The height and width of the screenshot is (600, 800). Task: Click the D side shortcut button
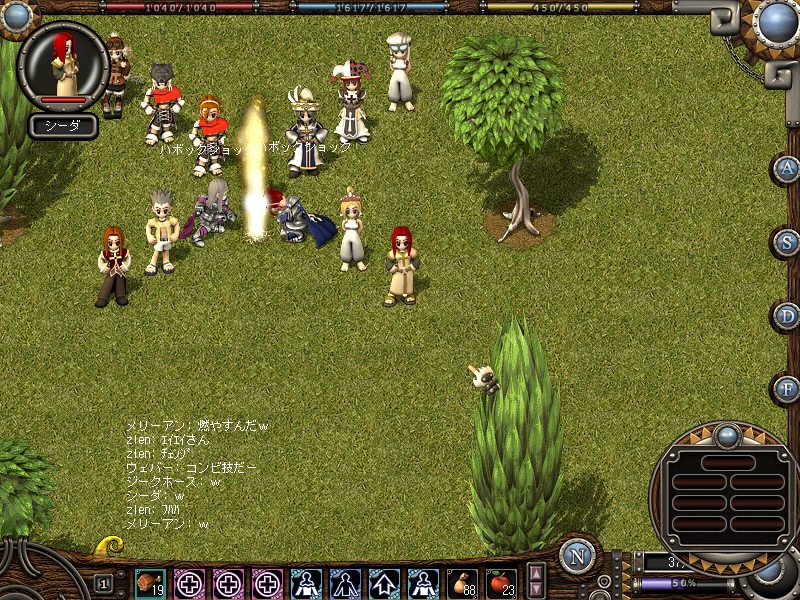[787, 316]
